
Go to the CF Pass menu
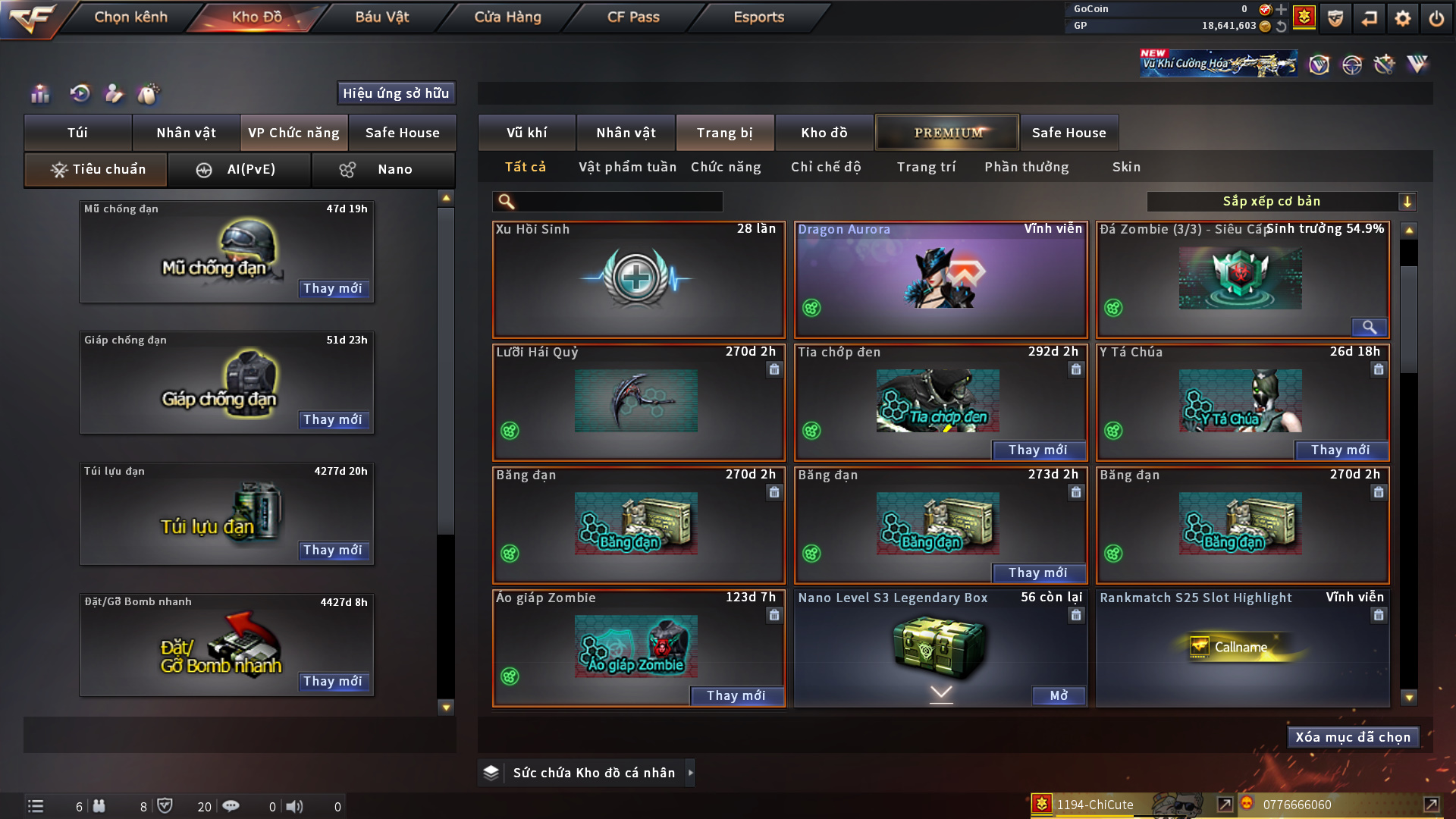(633, 17)
